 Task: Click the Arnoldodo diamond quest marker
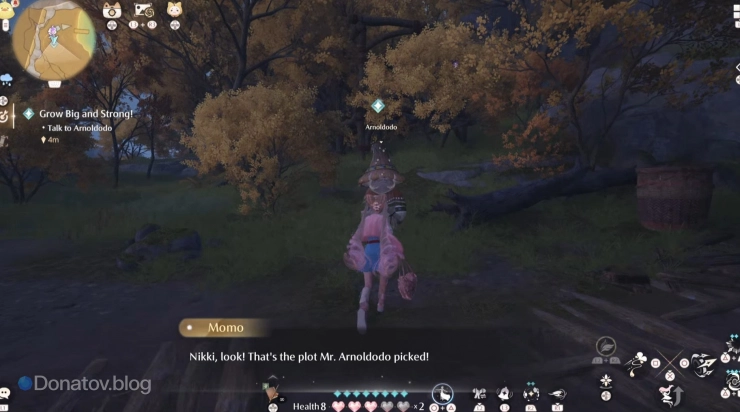(x=377, y=106)
